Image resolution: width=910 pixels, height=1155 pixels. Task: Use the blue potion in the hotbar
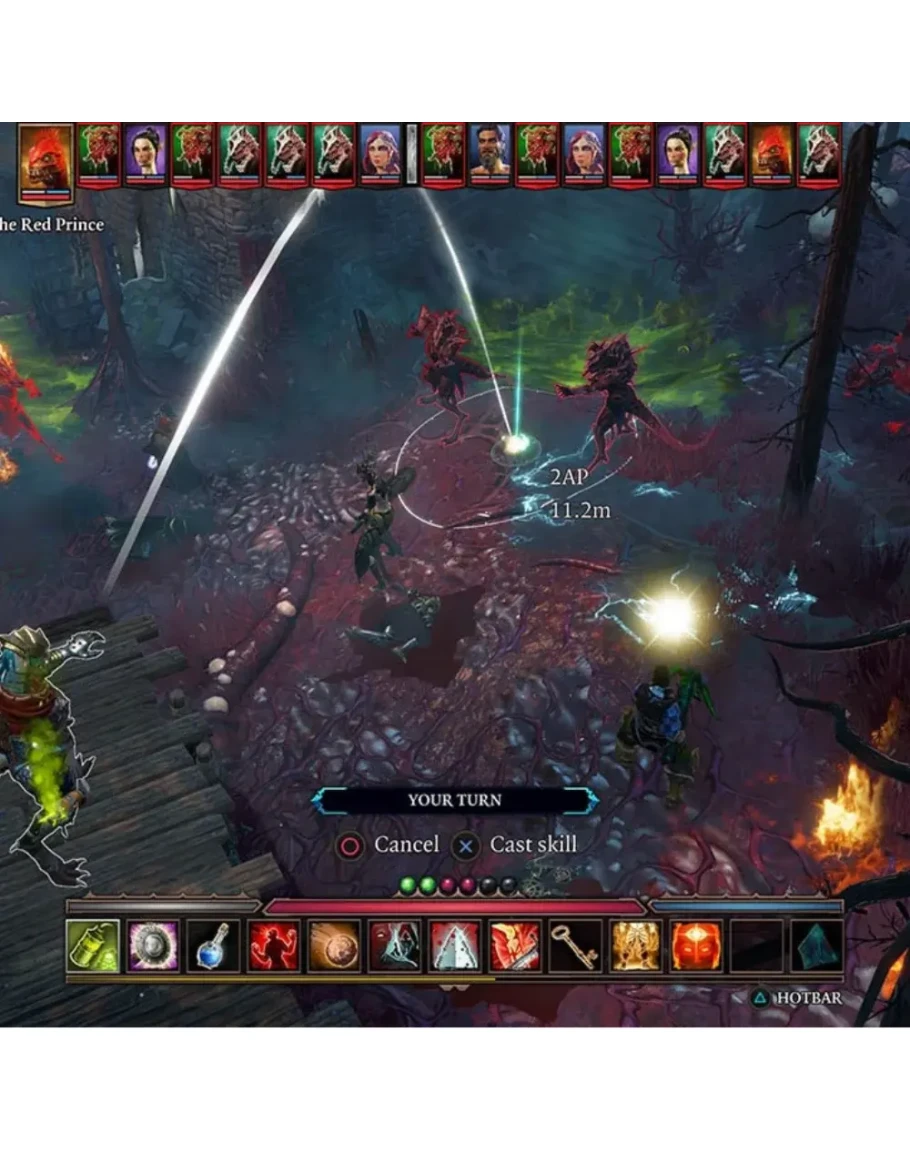pos(214,946)
